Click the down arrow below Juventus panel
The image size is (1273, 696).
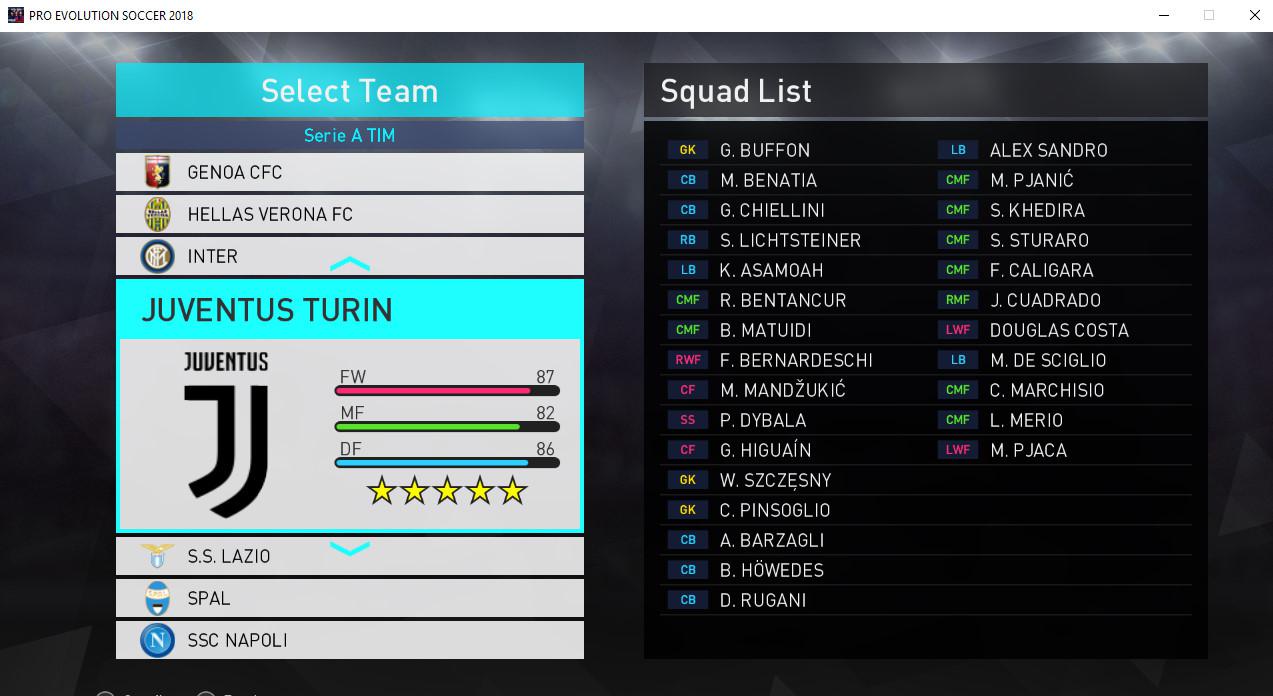pos(350,548)
